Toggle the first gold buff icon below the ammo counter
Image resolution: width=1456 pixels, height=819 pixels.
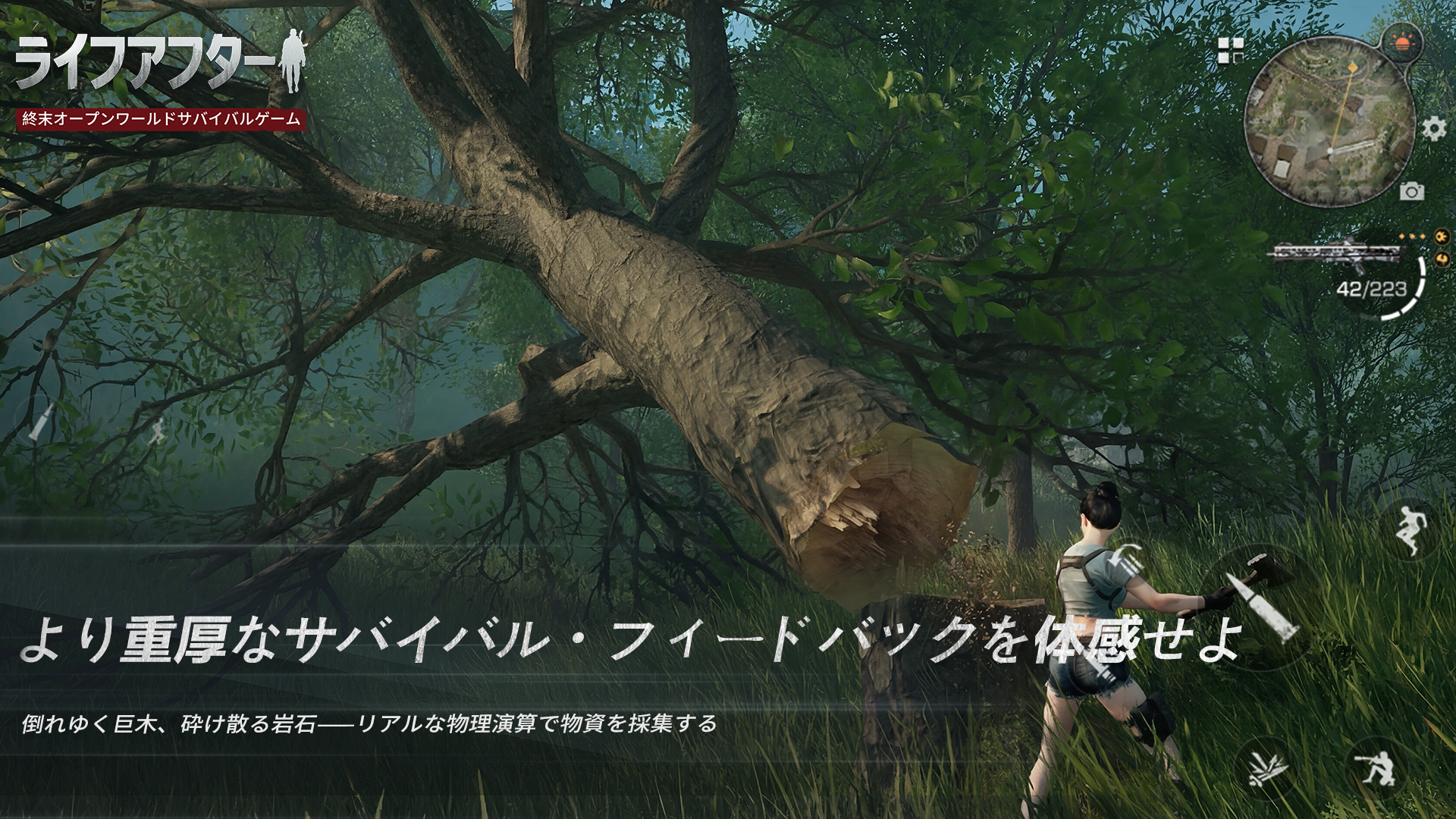(x=1441, y=237)
